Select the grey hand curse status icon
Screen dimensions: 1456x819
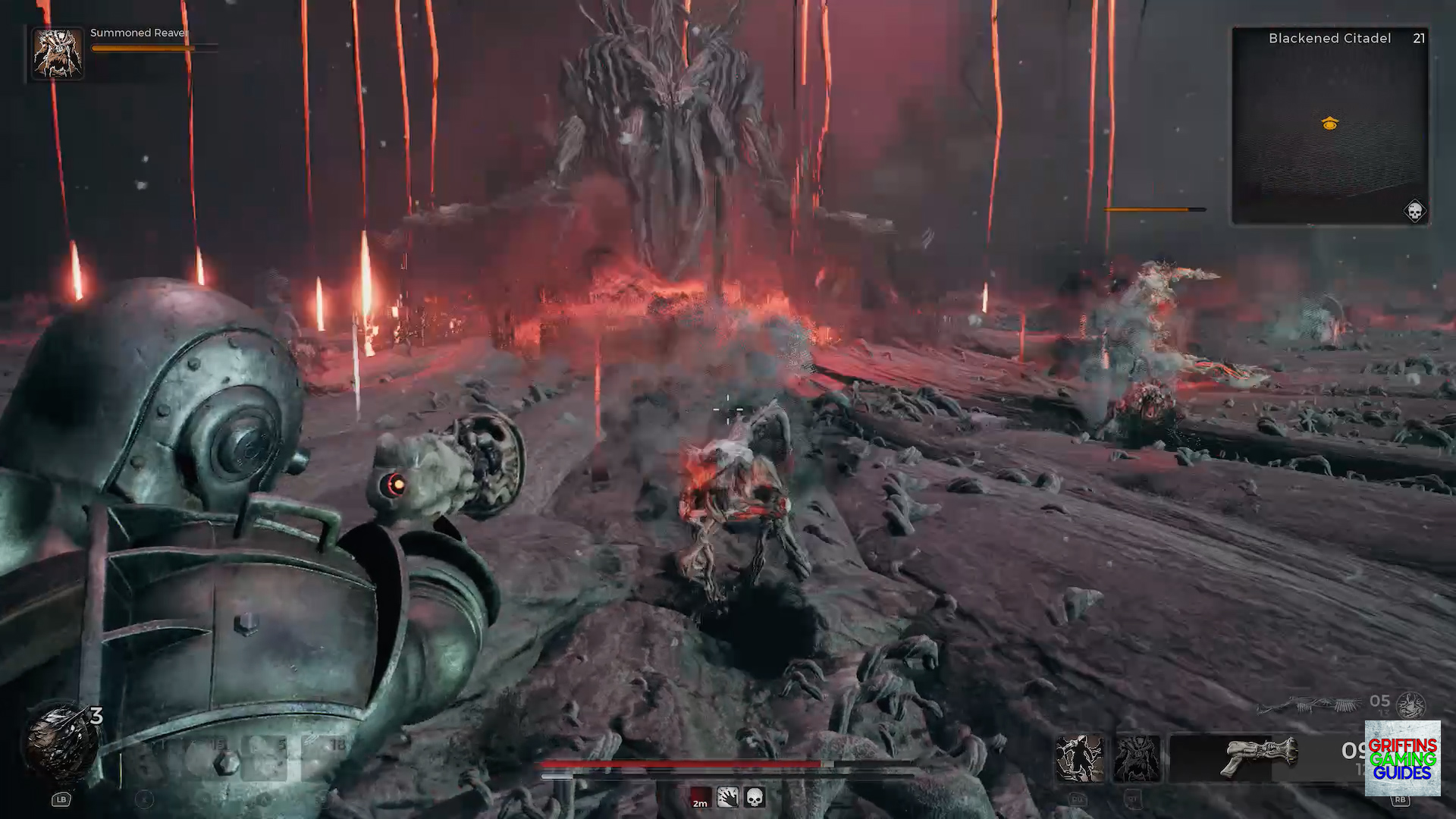click(727, 798)
